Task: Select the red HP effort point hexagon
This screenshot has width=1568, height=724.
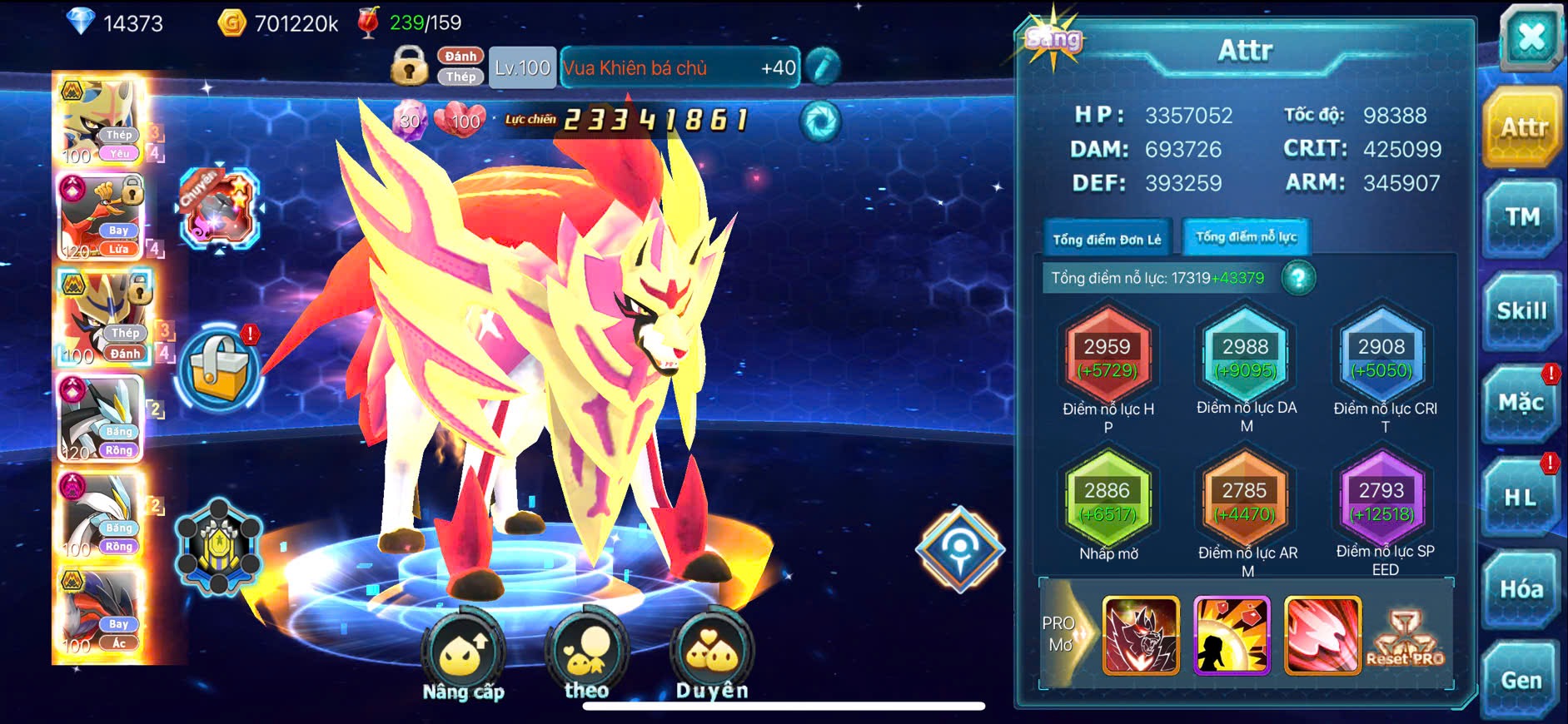Action: tap(1108, 356)
